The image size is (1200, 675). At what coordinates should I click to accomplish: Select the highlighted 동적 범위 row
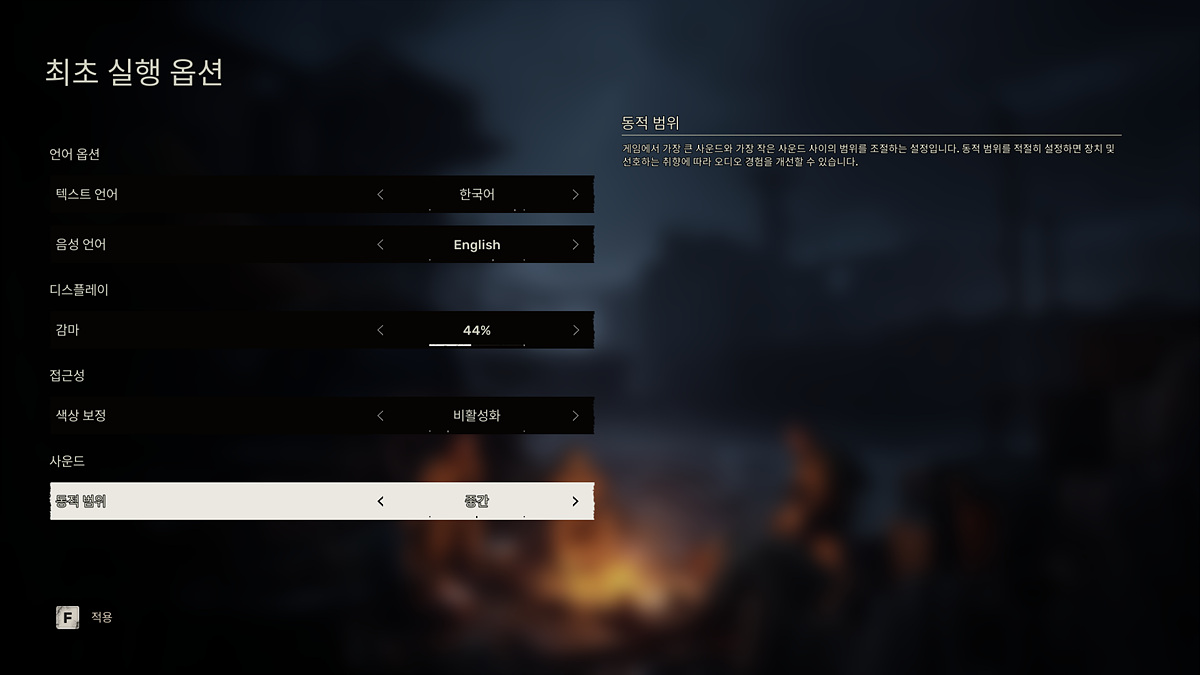[200, 501]
